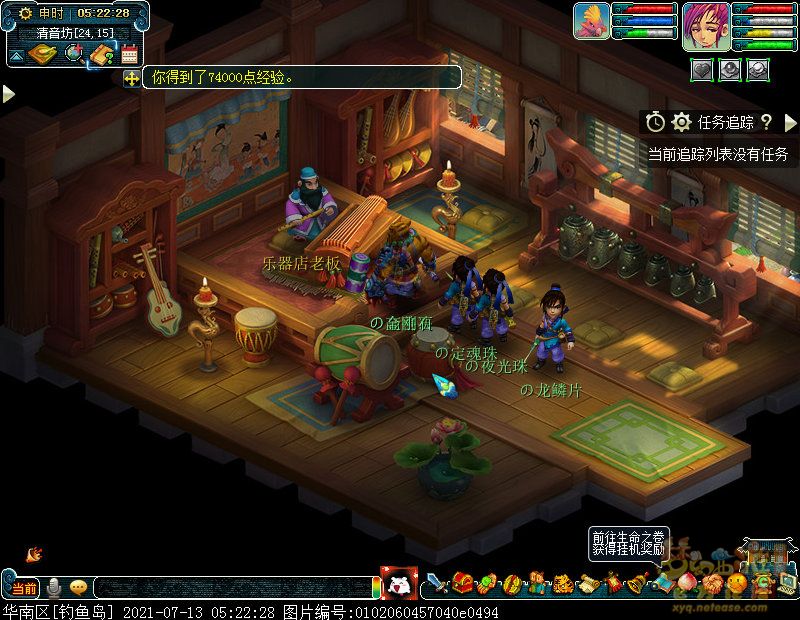Viewport: 800px width, 620px height.
Task: Open the red calendar activity icon
Action: pos(129,54)
